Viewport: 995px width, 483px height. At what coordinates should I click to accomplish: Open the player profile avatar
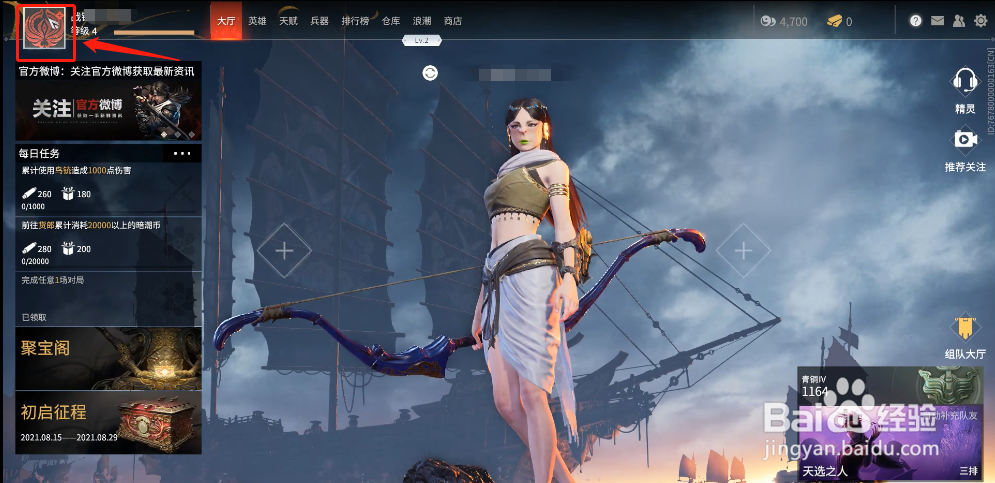click(44, 28)
